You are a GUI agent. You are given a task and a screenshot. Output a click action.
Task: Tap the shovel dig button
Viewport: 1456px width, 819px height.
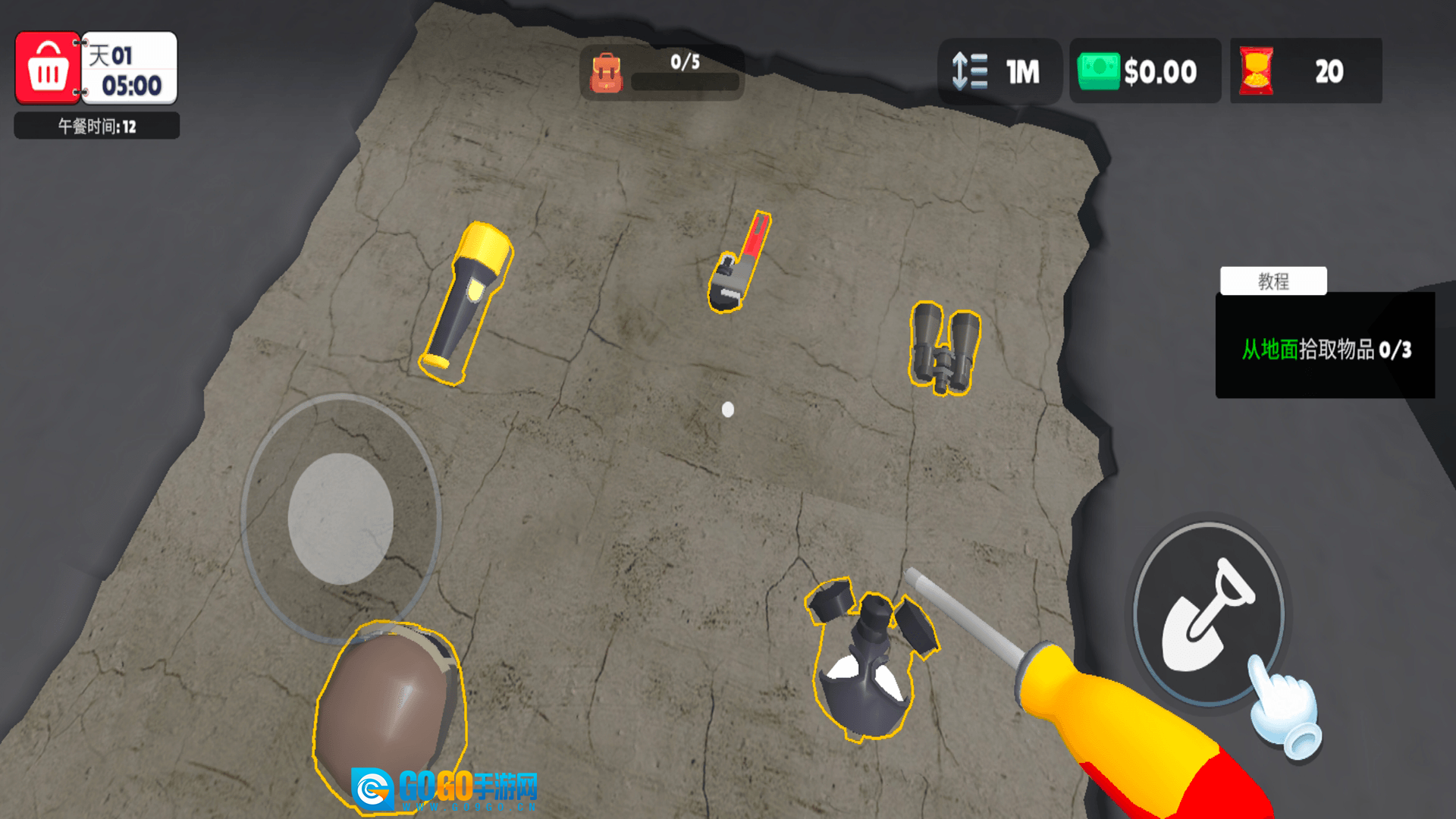click(1207, 614)
